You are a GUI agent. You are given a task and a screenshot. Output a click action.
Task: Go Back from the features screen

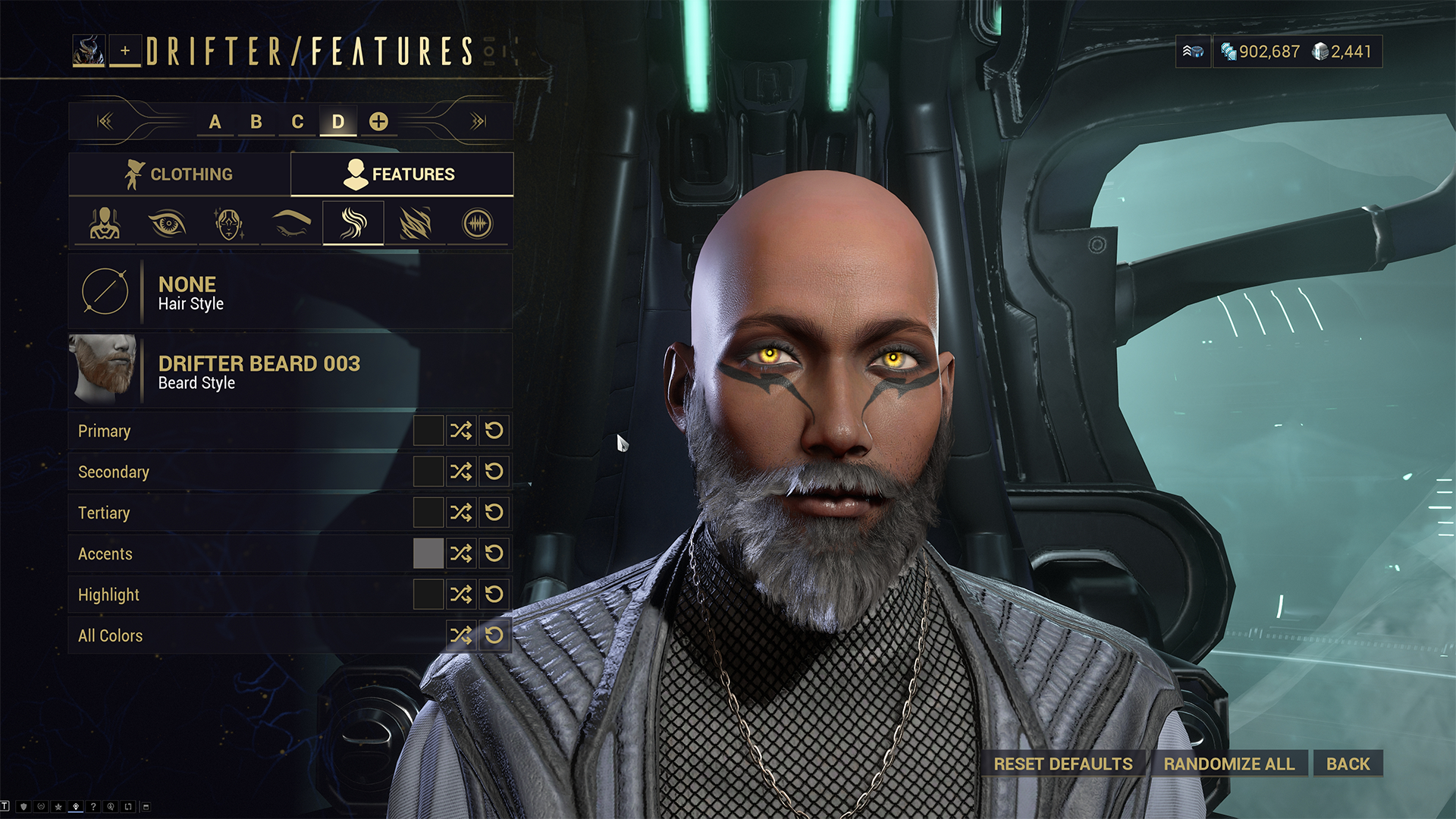1348,764
